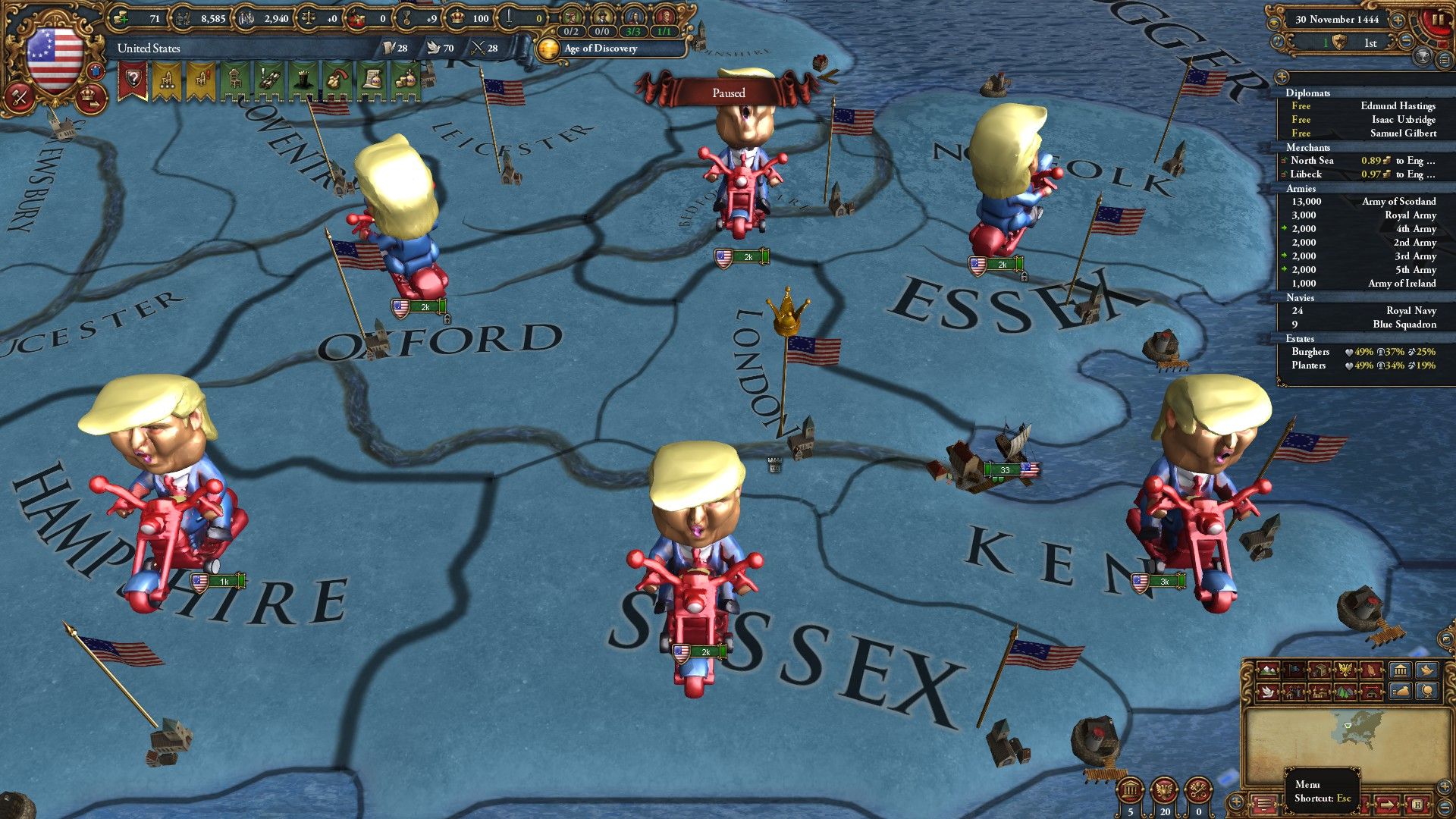Click the treasury gold coins icon

120,18
